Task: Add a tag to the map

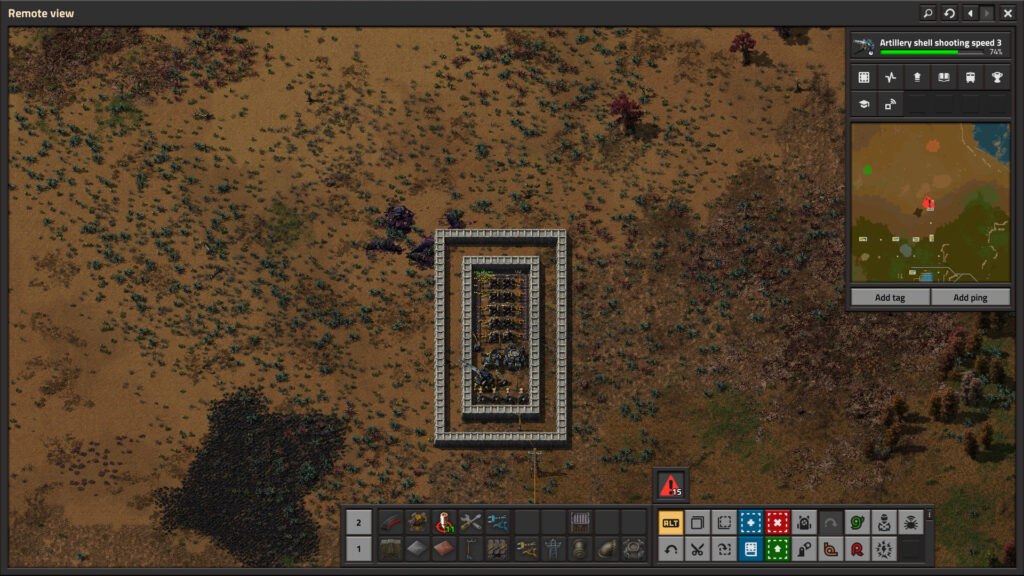Action: (889, 297)
